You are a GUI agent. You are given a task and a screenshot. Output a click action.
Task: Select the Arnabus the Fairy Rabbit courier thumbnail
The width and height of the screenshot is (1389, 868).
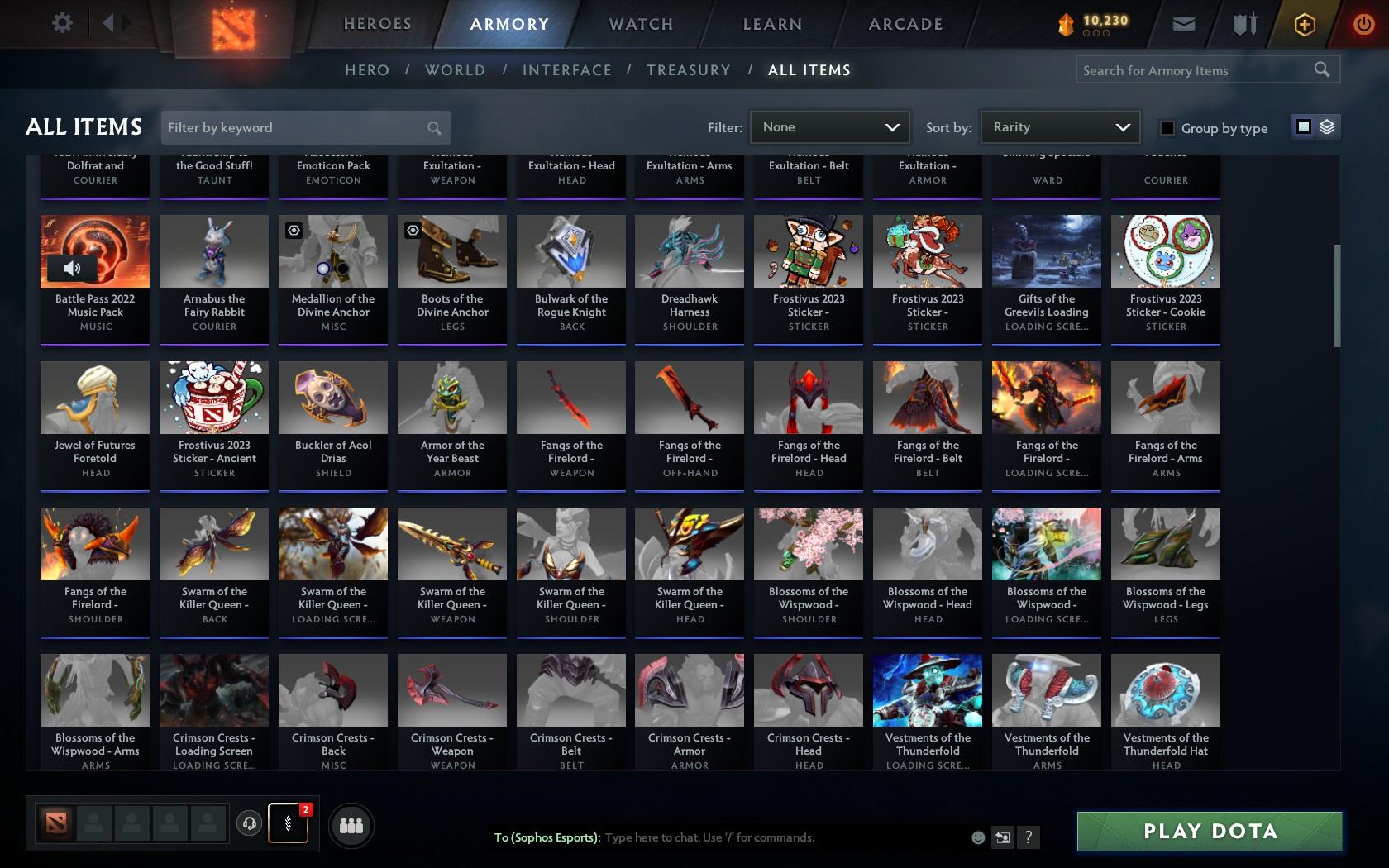click(213, 250)
